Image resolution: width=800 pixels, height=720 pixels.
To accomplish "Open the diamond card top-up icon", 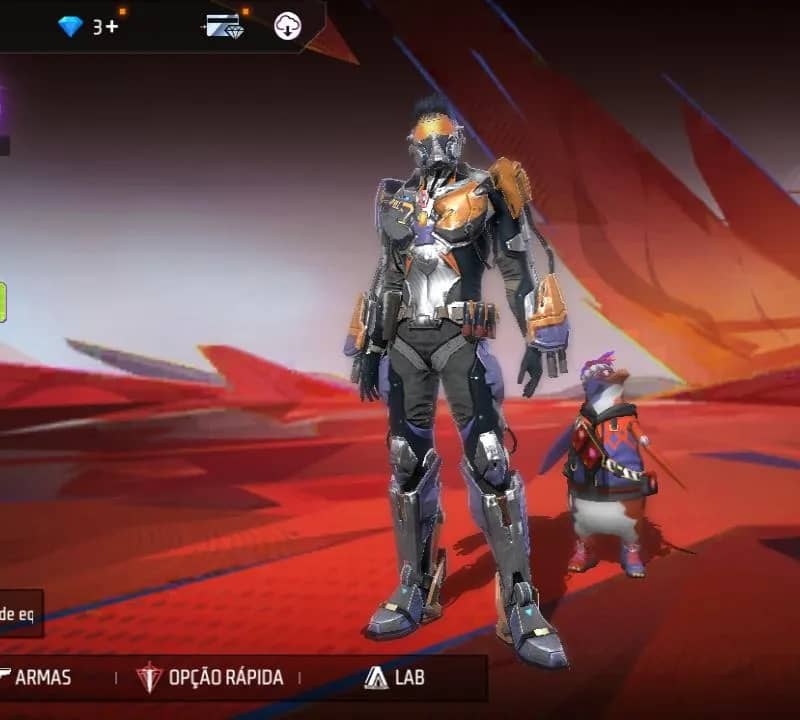I will (224, 26).
